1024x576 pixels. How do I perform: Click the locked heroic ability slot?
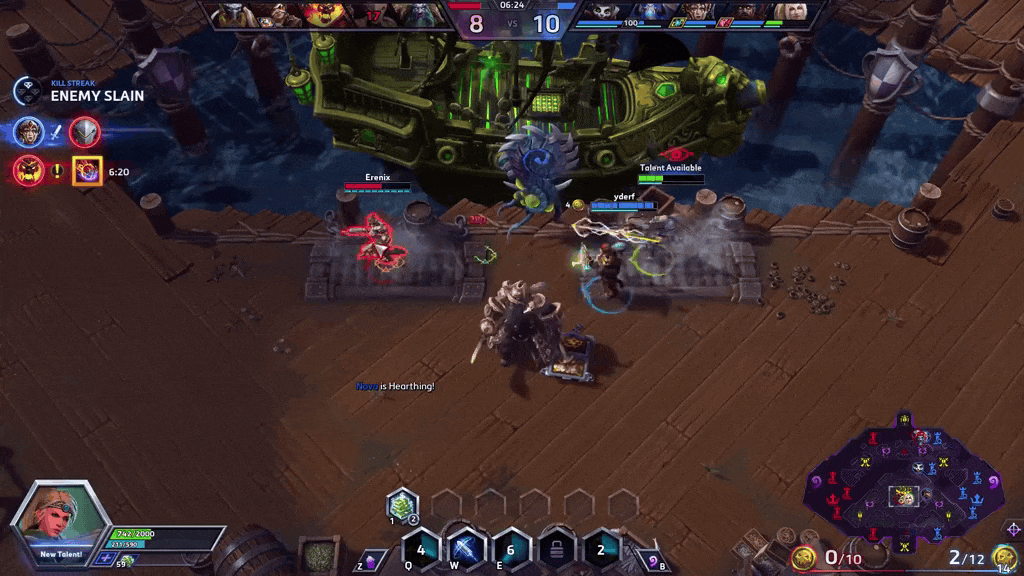pos(556,550)
